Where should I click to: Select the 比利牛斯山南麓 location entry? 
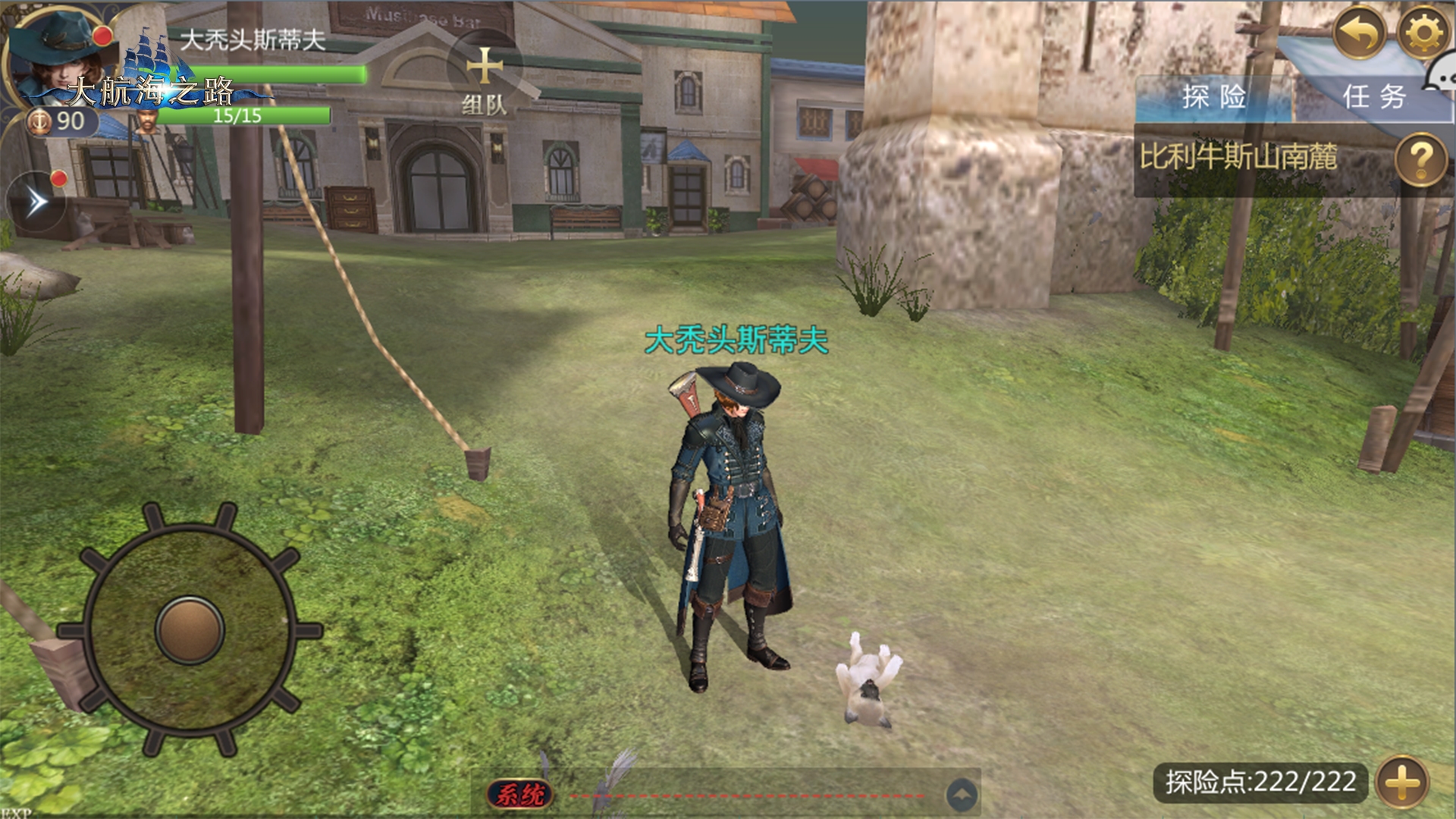(x=1238, y=158)
